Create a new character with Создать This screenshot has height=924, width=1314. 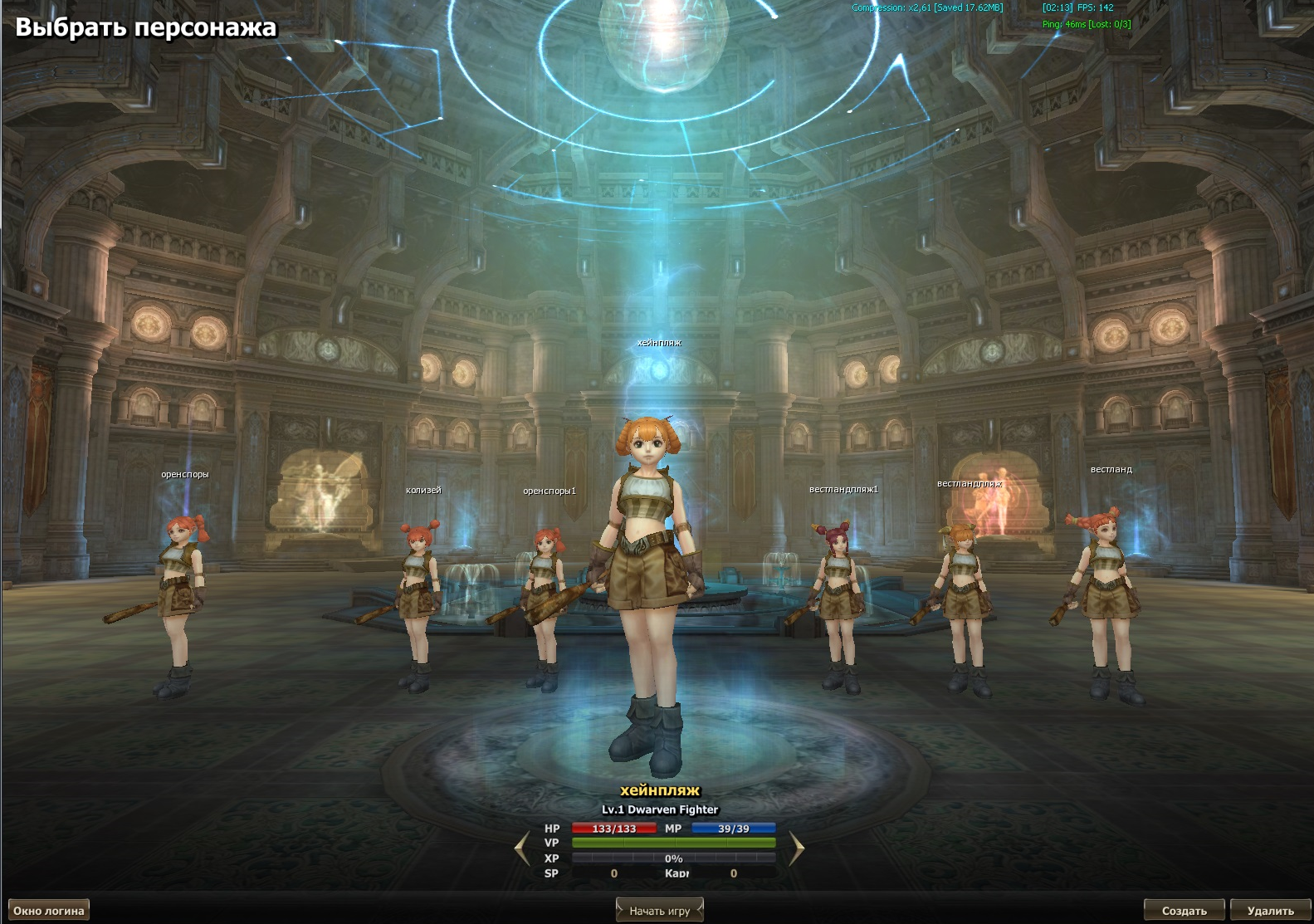tap(1185, 911)
